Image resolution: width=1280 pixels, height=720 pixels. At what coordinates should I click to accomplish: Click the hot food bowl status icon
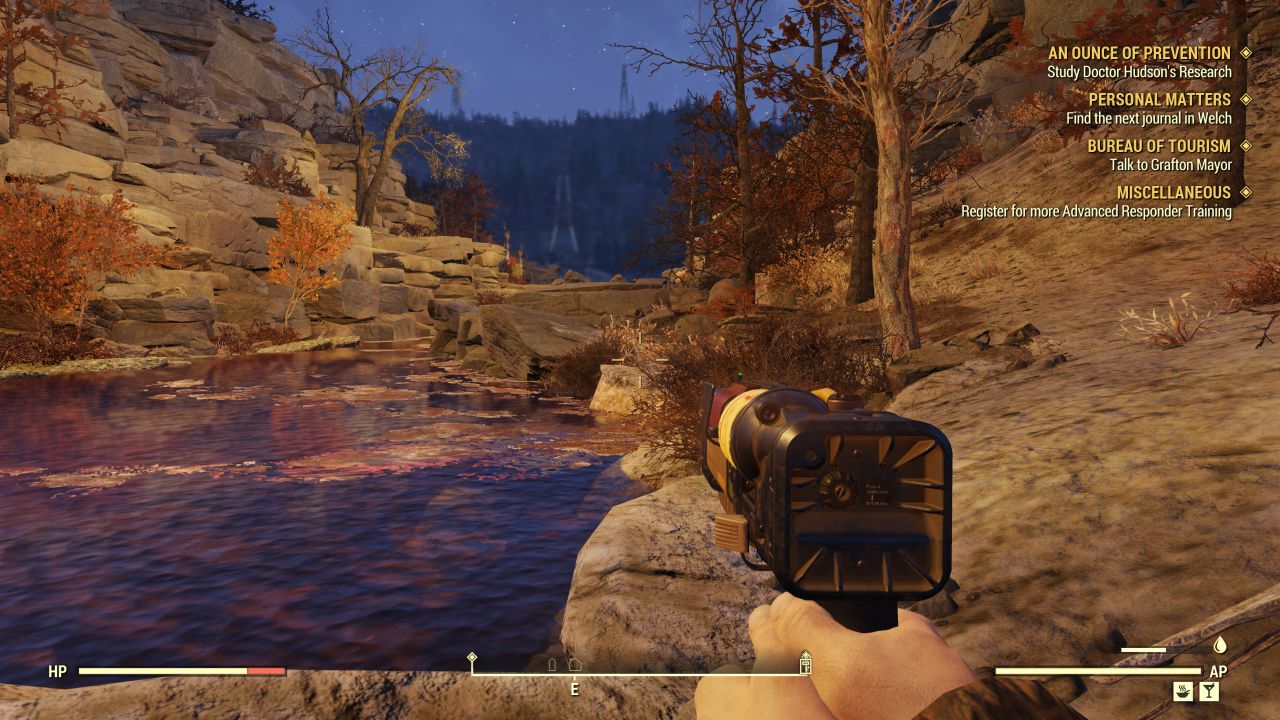tap(1183, 690)
